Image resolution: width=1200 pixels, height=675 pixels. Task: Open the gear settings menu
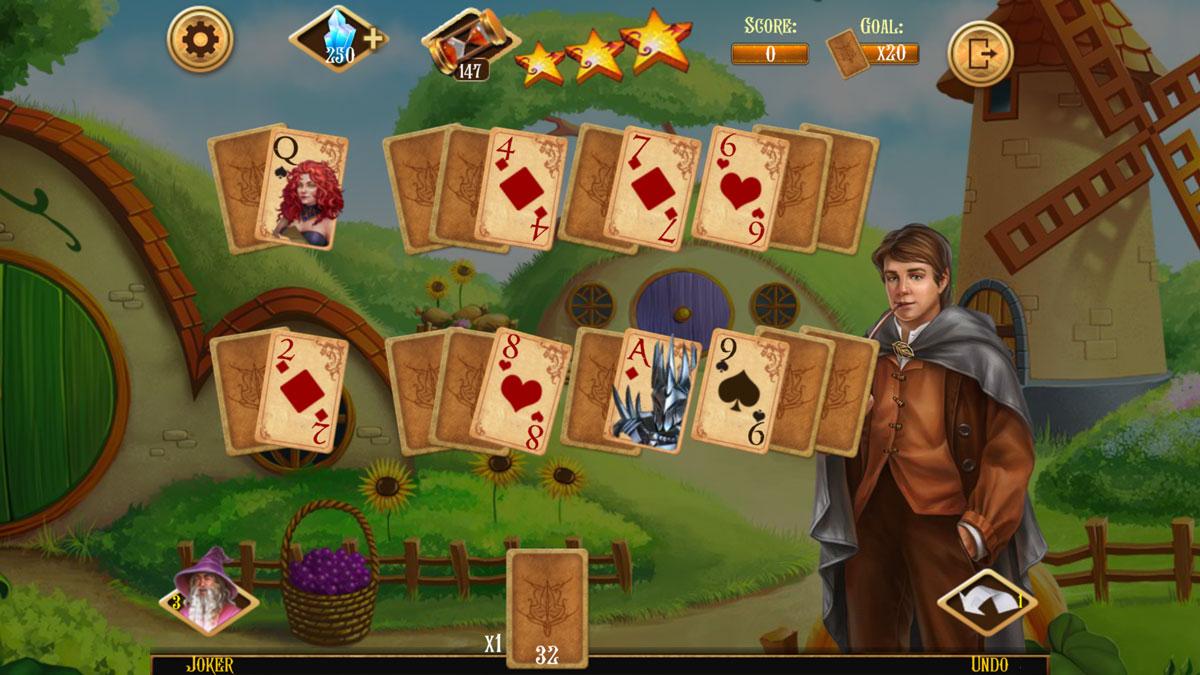(x=199, y=39)
